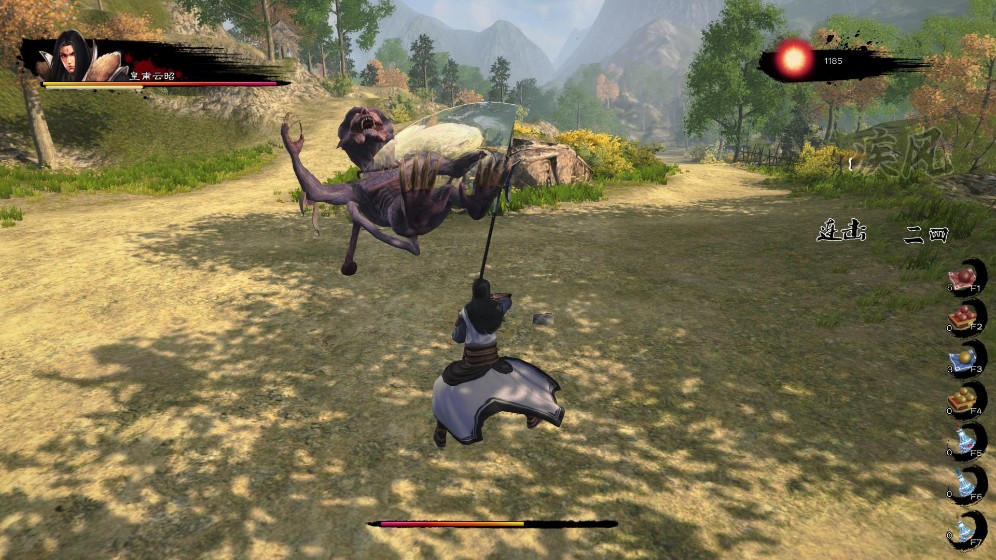Use the F3 blue cloth golden pill
The height and width of the screenshot is (560, 996).
pyautogui.click(x=966, y=360)
